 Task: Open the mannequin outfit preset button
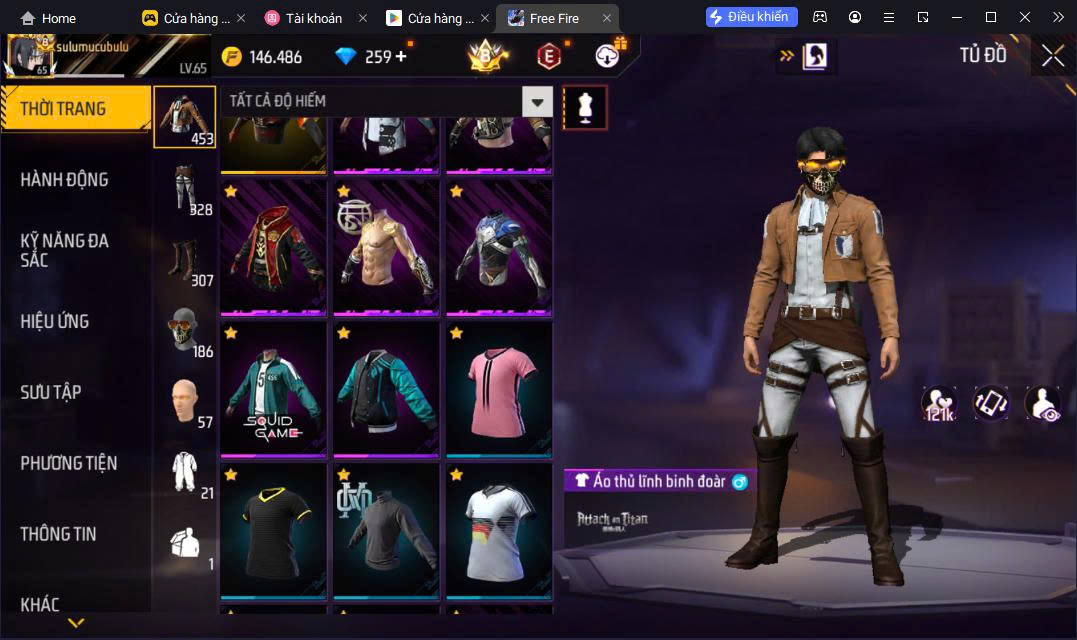click(x=585, y=107)
